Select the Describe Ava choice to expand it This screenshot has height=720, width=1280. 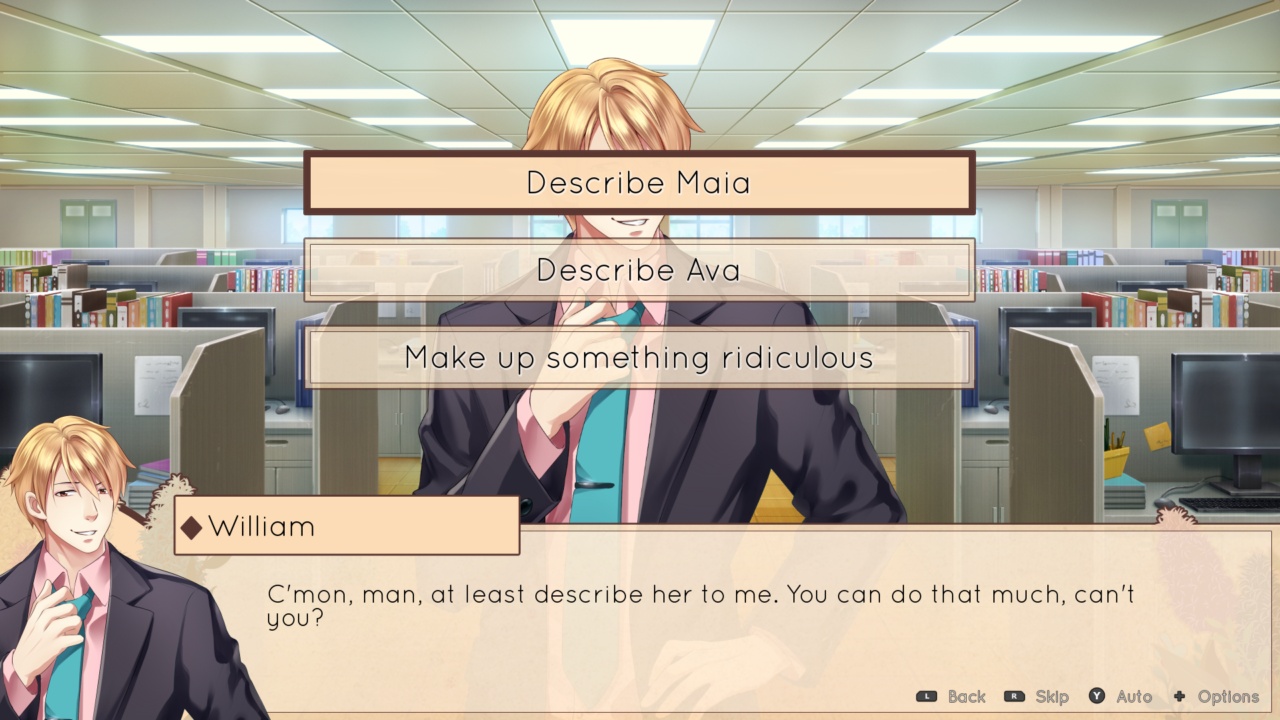tap(640, 270)
